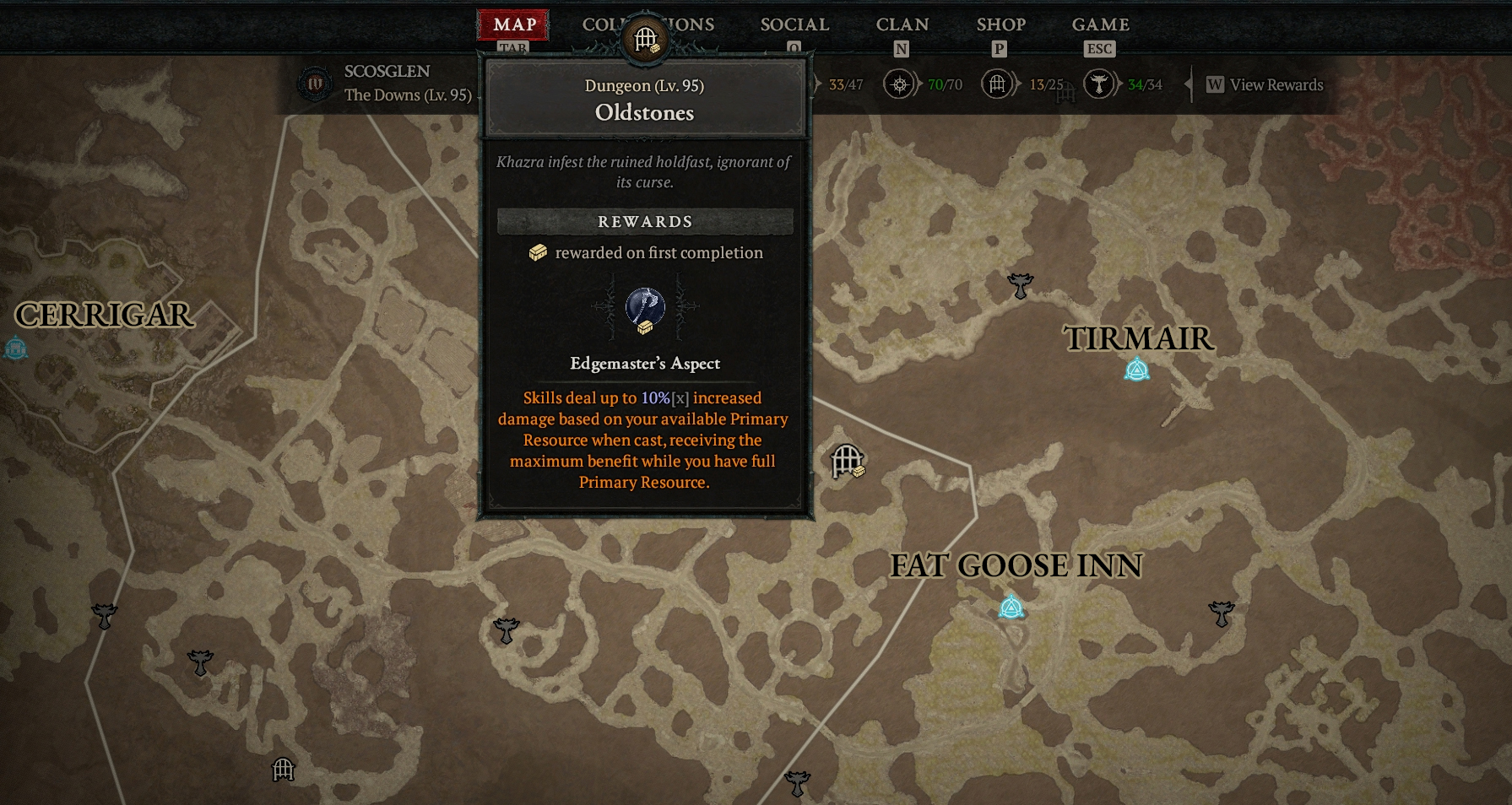Viewport: 1512px width, 805px height.
Task: Select the Tirmair waypoint marker
Action: pyautogui.click(x=1136, y=370)
